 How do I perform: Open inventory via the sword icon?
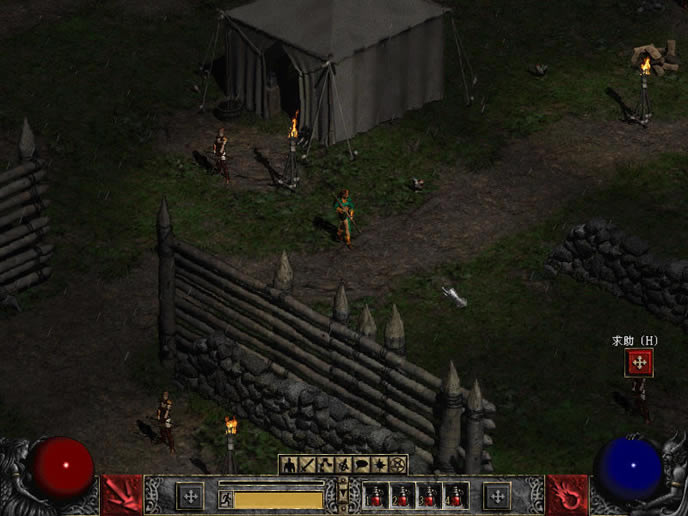[305, 465]
